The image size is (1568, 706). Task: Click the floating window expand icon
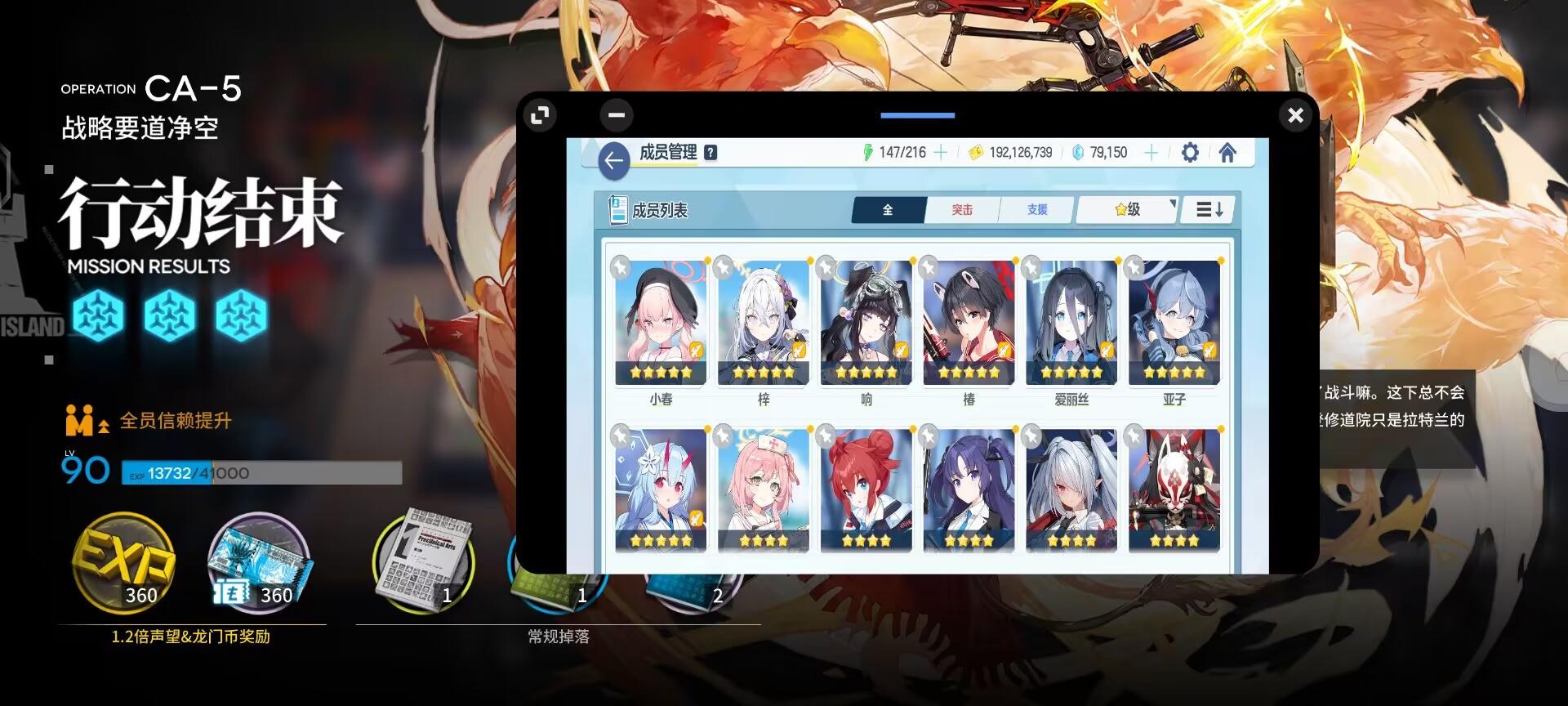click(x=538, y=115)
